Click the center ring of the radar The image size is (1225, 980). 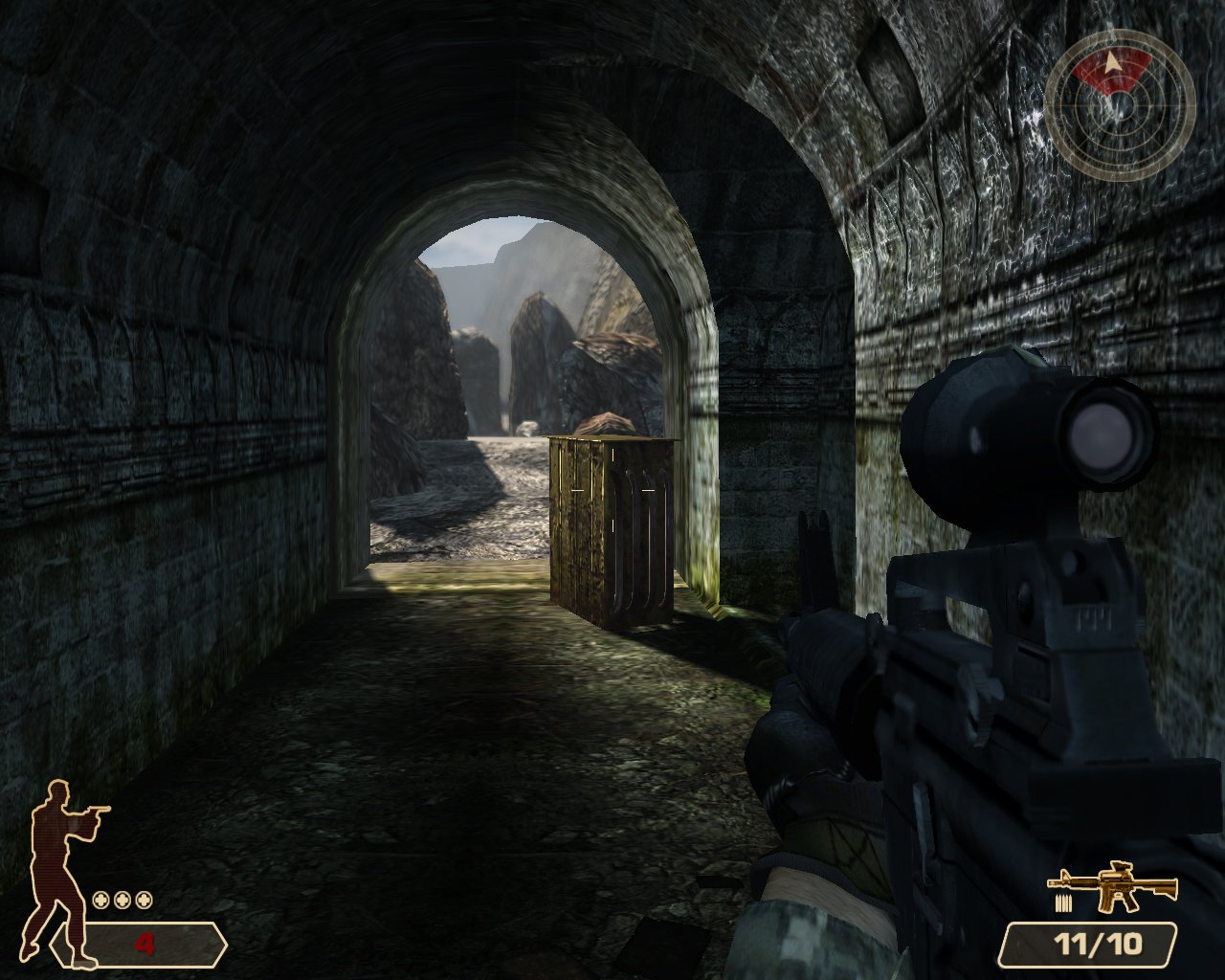coord(1121,105)
